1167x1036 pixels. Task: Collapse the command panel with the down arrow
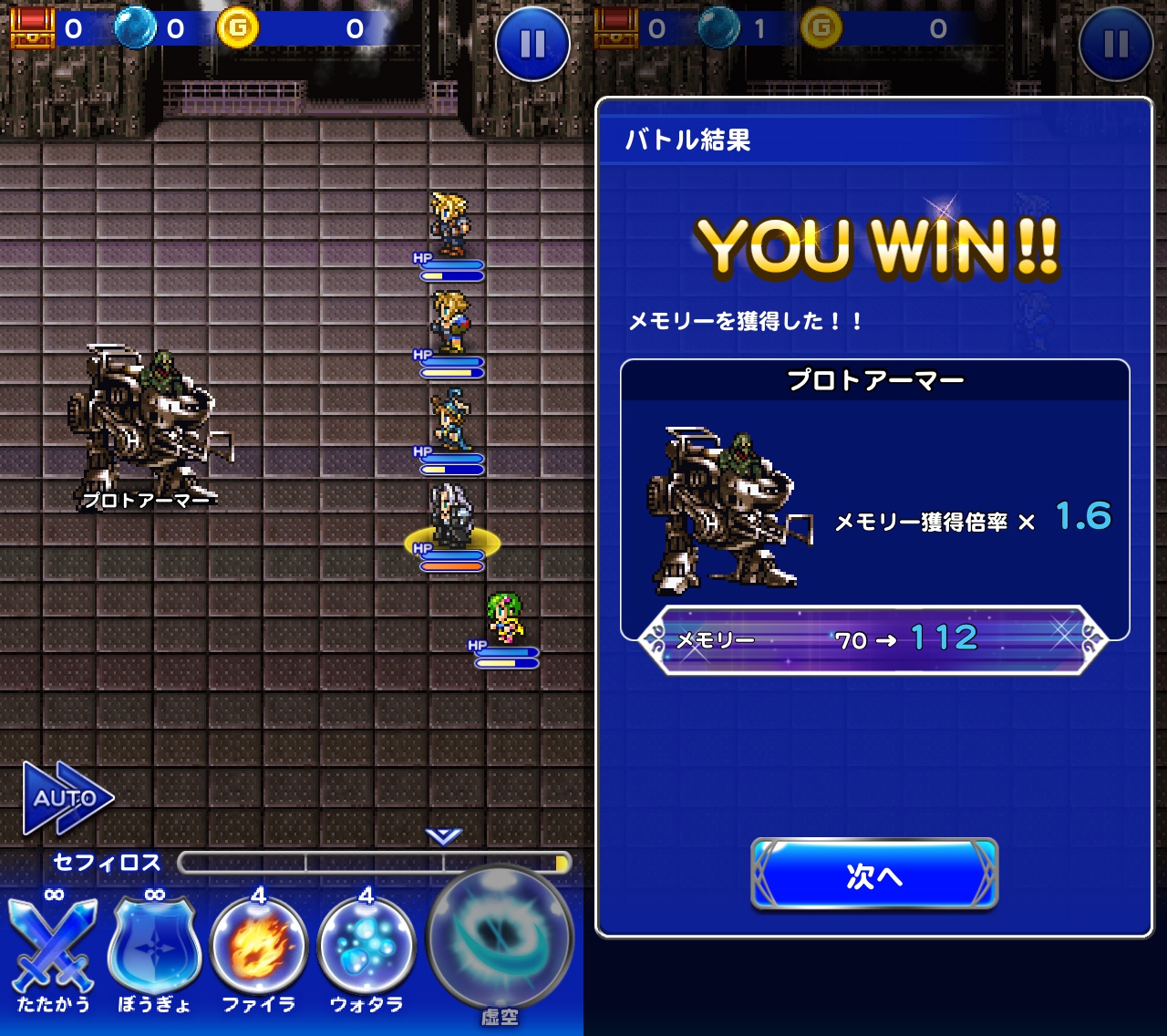tap(444, 835)
